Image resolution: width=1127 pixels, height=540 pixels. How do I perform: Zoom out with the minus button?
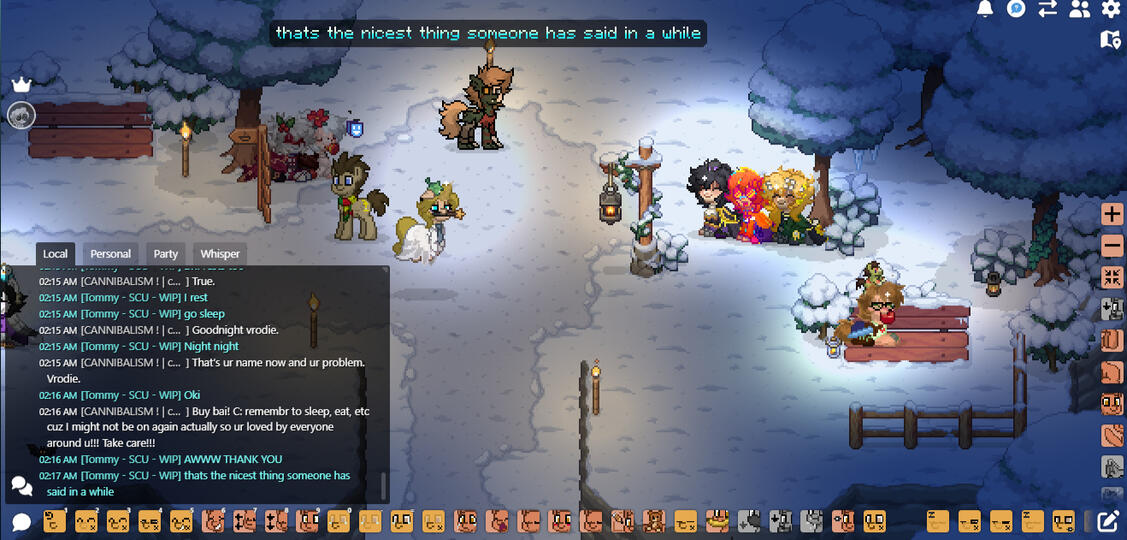click(1112, 245)
